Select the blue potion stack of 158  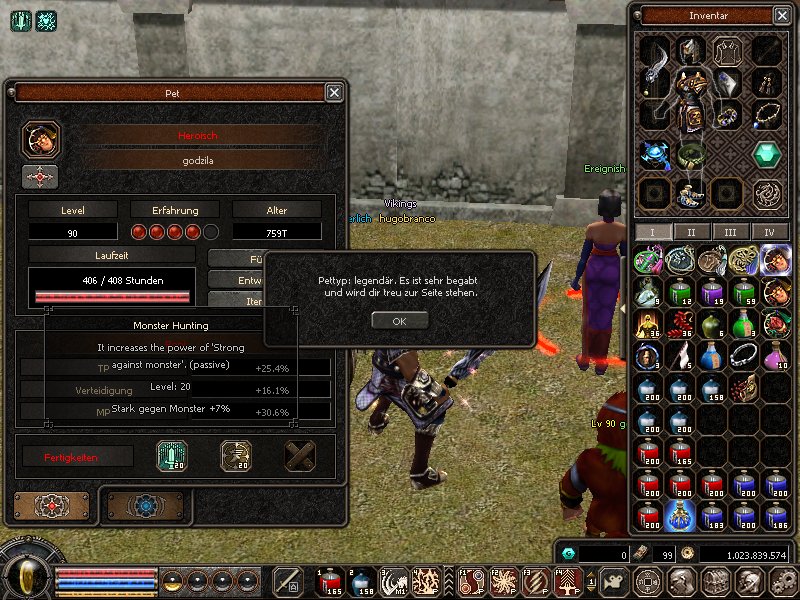[712, 389]
